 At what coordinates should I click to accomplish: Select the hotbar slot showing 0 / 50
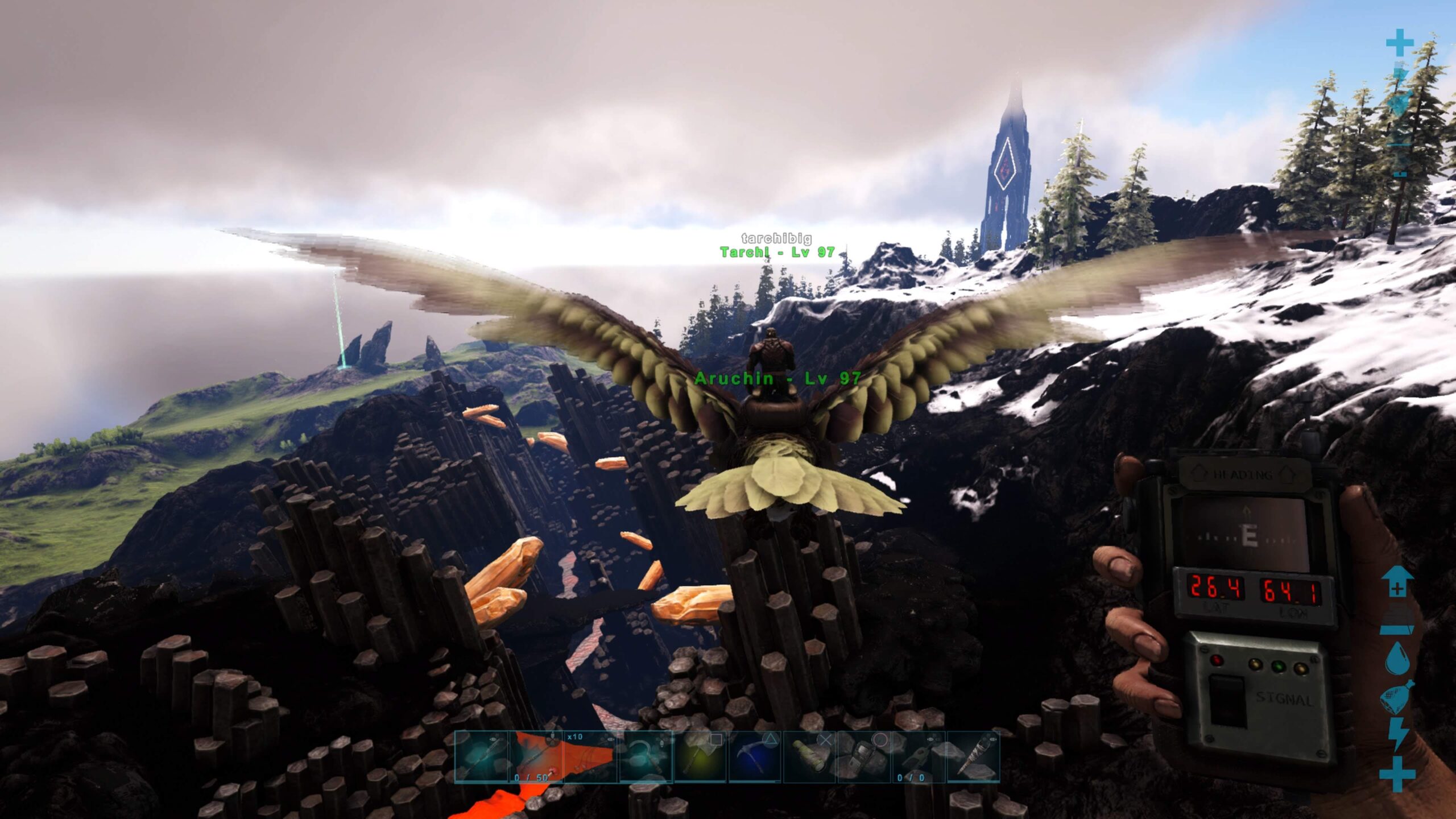(536, 757)
